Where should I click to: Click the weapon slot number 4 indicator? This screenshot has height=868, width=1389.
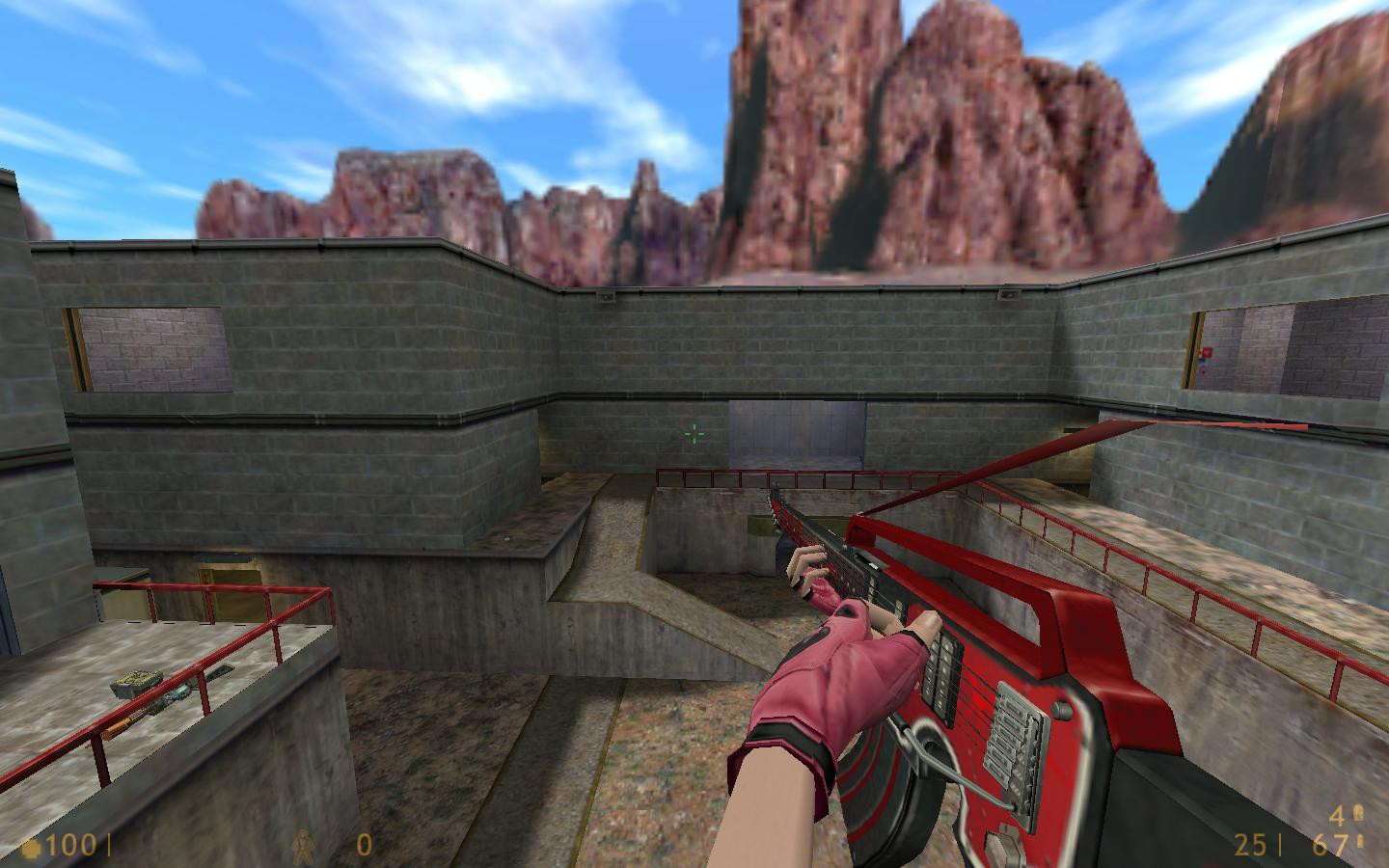pos(1337,816)
